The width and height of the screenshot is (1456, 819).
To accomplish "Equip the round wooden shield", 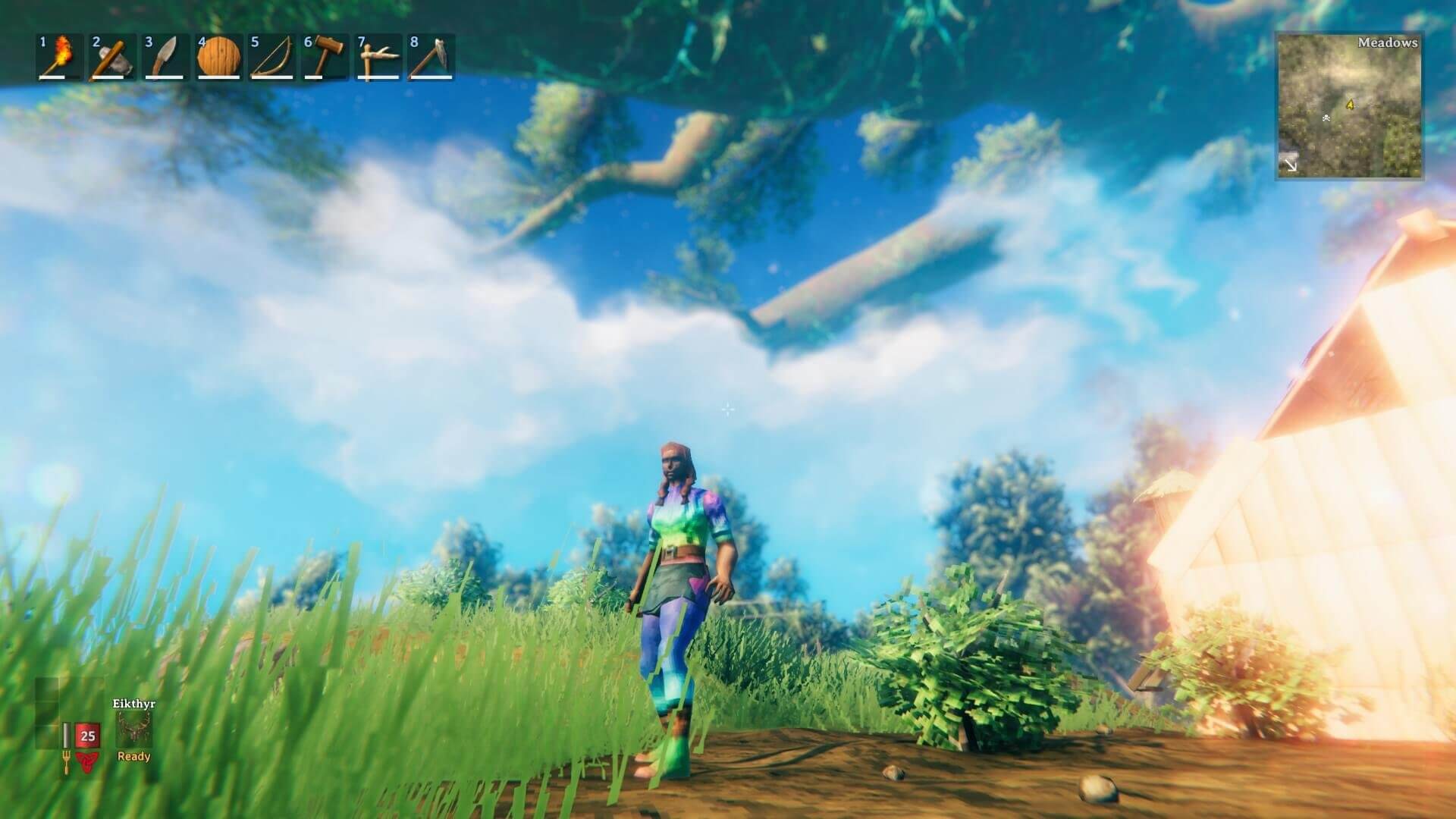I will [x=219, y=57].
